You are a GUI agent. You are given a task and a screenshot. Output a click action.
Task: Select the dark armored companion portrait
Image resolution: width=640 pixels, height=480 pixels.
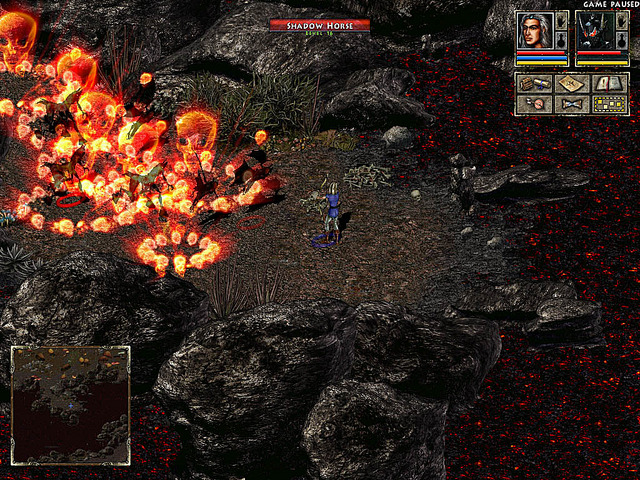(x=594, y=30)
